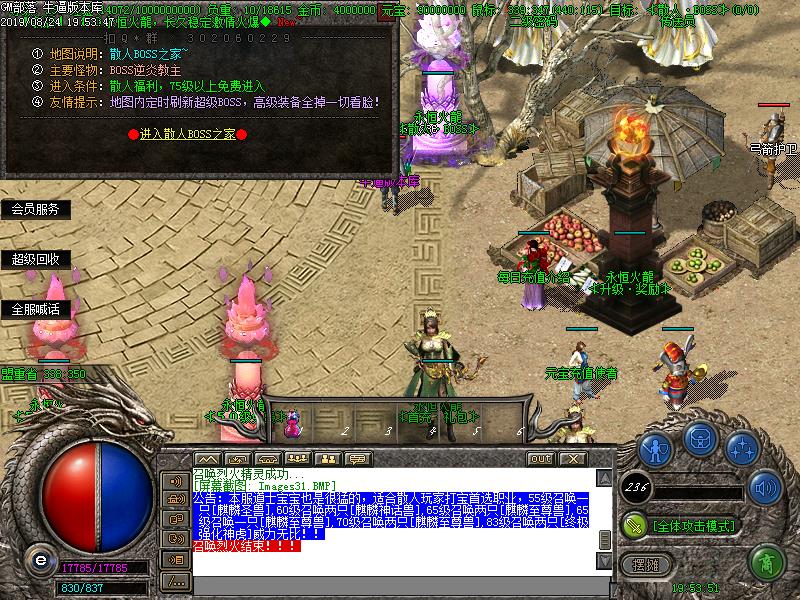Viewport: 800px width, 600px height.
Task: Open the skills panel with the sparkles icon
Action: (x=741, y=447)
